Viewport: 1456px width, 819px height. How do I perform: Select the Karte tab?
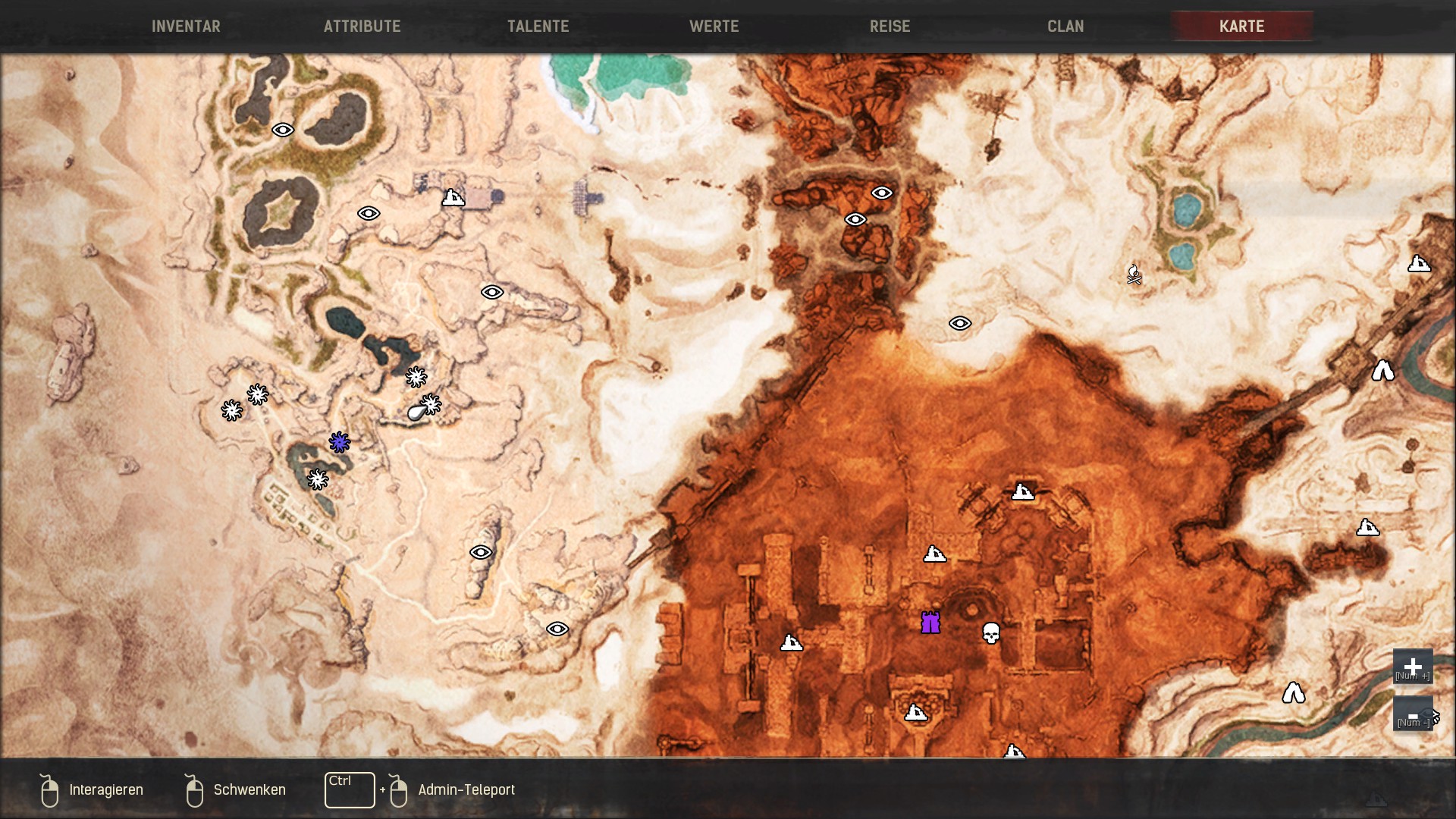(1241, 27)
